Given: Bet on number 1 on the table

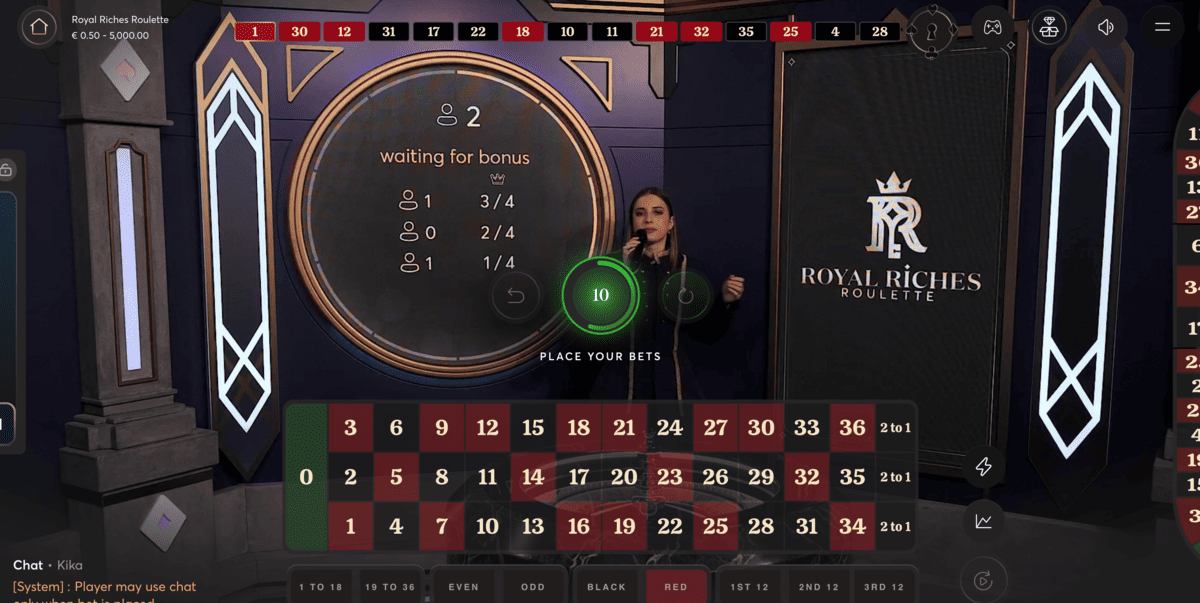Looking at the screenshot, I should 350,526.
